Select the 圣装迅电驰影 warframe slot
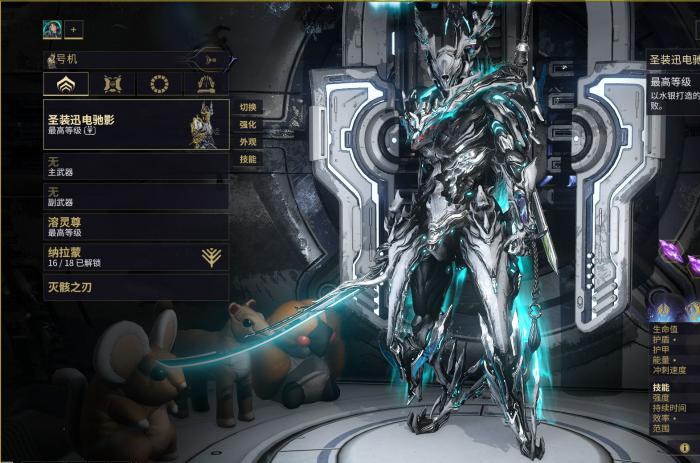Screen dimensions: 700x463 click(136, 124)
